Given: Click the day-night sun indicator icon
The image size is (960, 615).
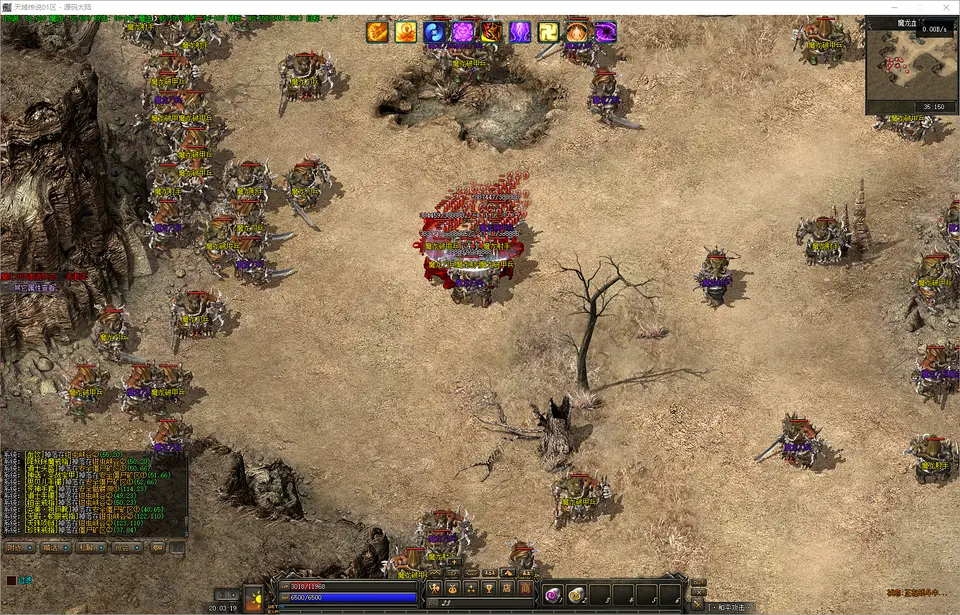Looking at the screenshot, I should (x=253, y=597).
